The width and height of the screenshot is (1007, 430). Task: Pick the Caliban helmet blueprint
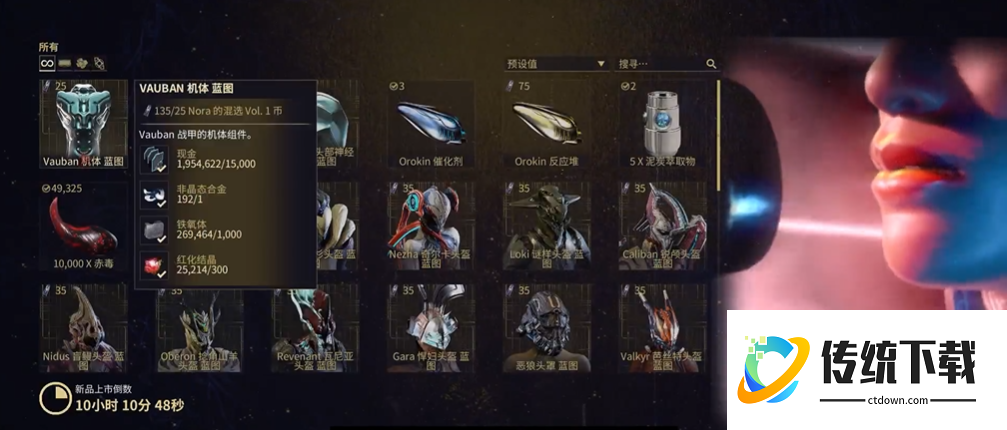(x=662, y=226)
